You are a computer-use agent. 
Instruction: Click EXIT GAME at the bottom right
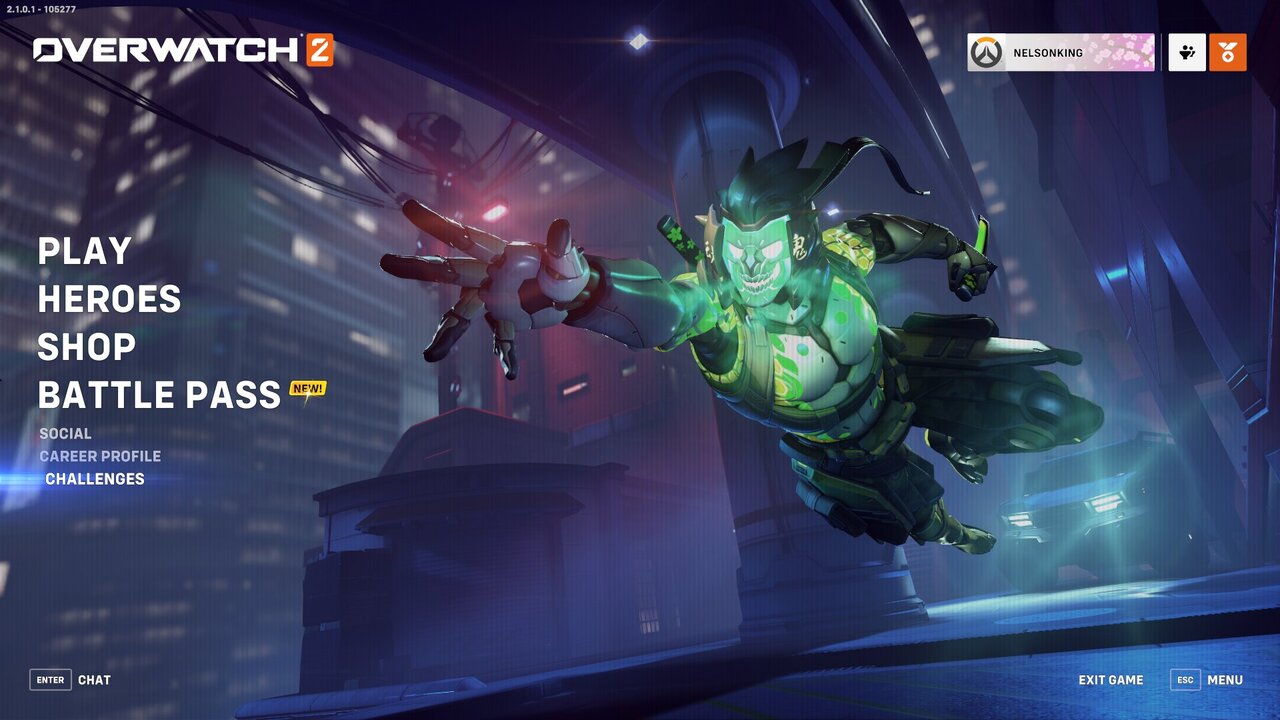1111,680
